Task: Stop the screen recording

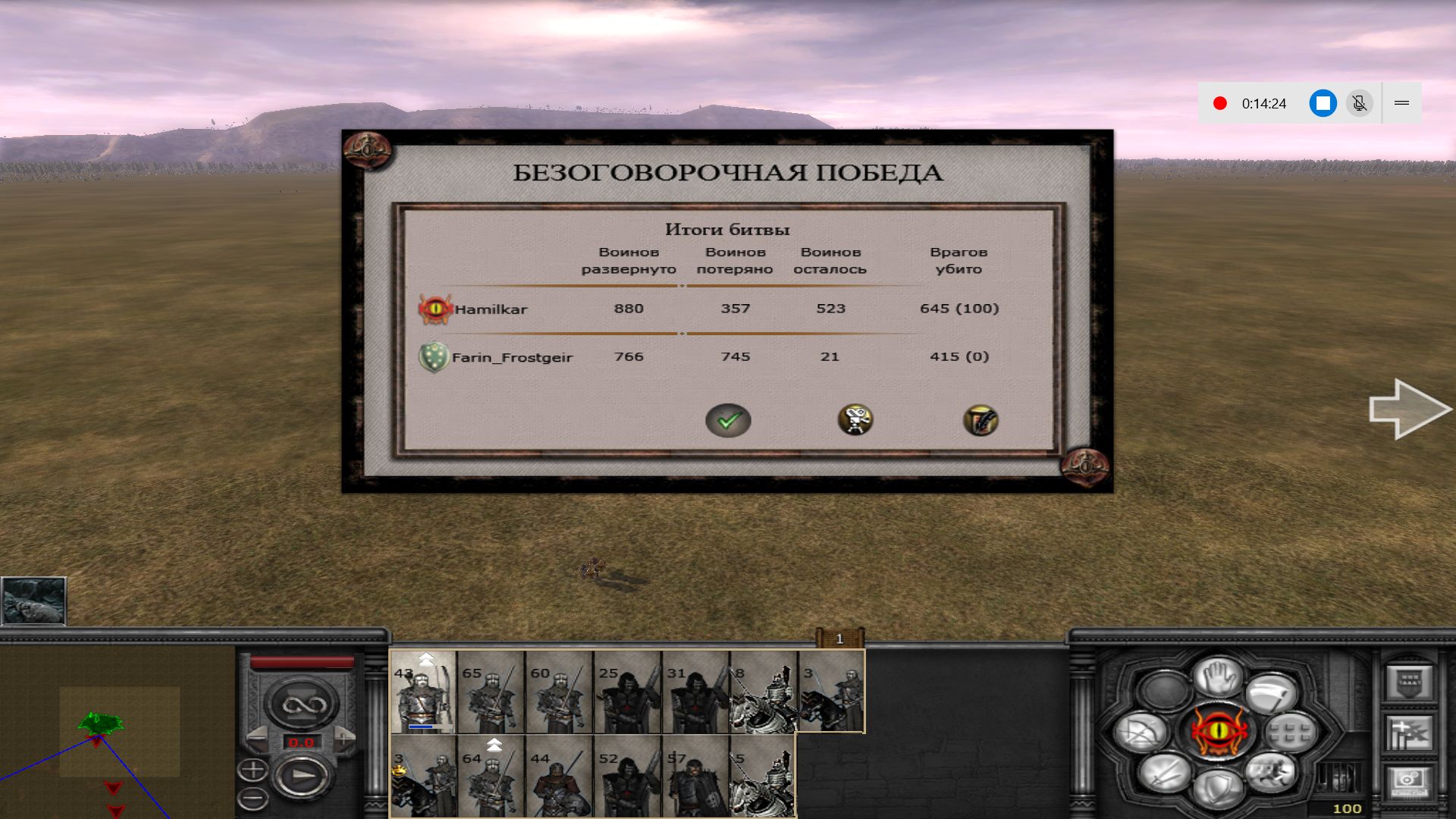Action: pyautogui.click(x=1323, y=103)
